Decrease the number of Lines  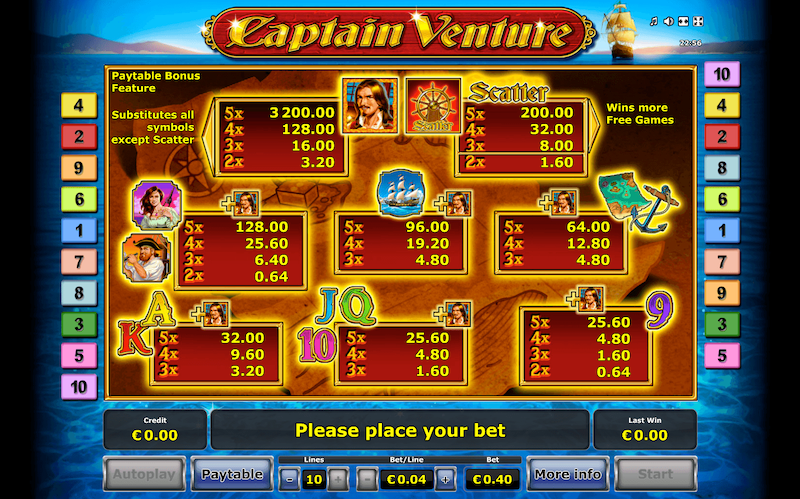coord(287,478)
